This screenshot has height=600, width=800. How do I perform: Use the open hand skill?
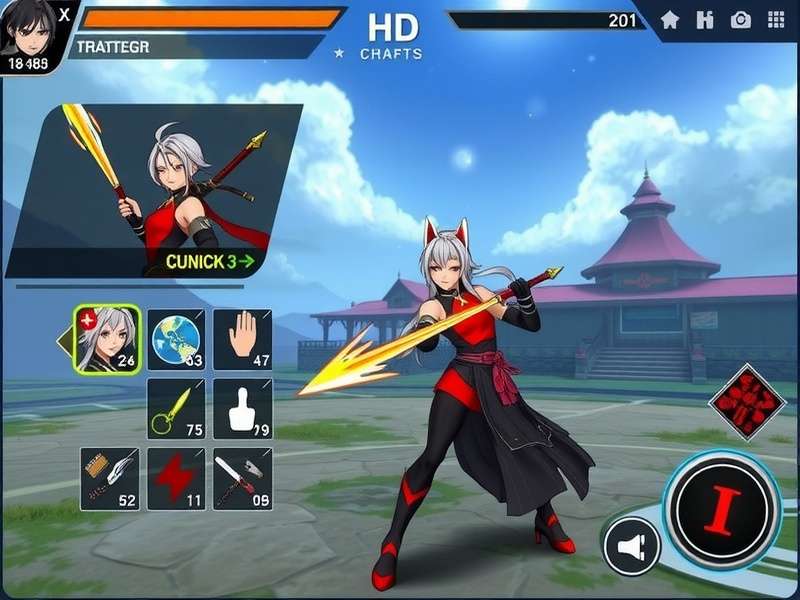click(242, 340)
